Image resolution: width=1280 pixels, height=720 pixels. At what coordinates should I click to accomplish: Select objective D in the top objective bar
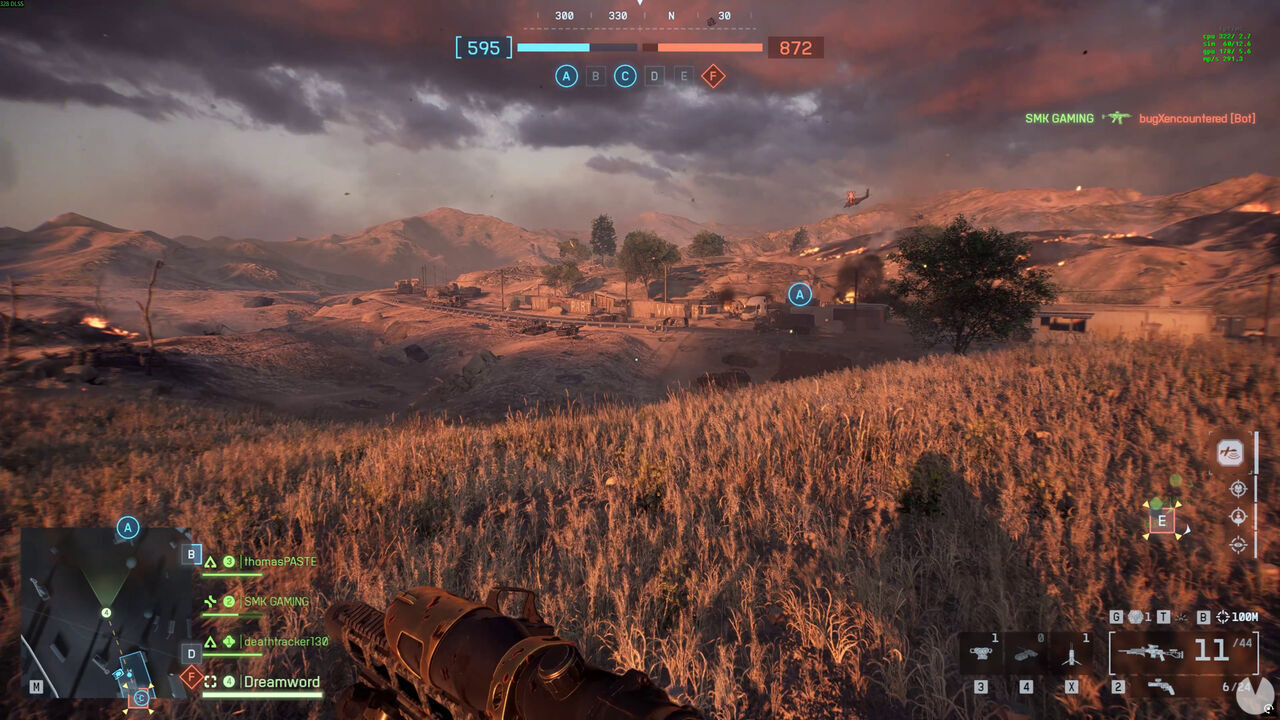[x=654, y=76]
